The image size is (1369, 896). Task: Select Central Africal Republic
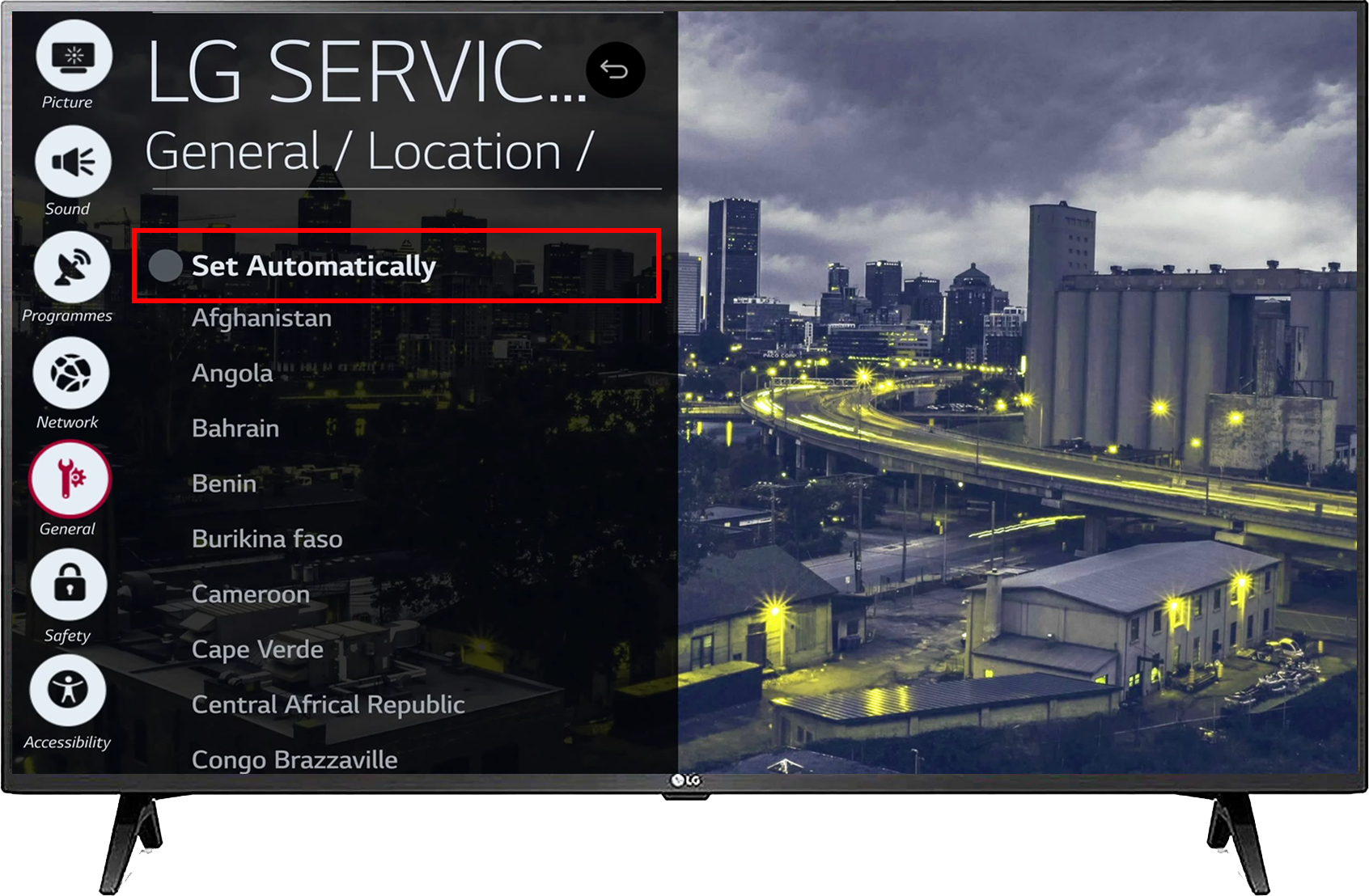tap(328, 704)
